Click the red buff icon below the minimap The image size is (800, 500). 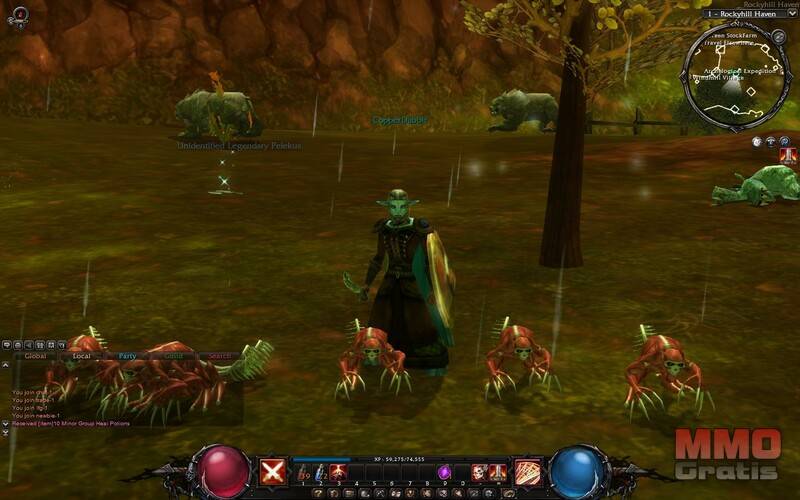point(788,155)
